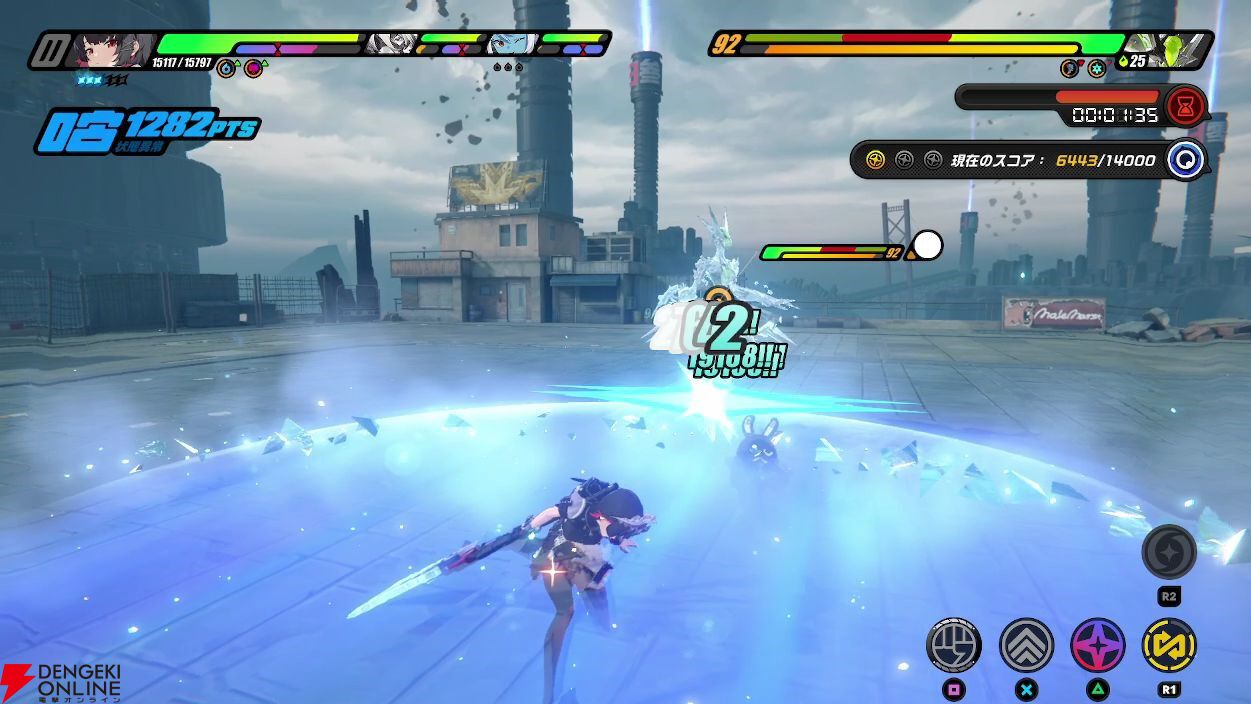Use the fist basic attack button
1251x704 pixels.
[954, 644]
